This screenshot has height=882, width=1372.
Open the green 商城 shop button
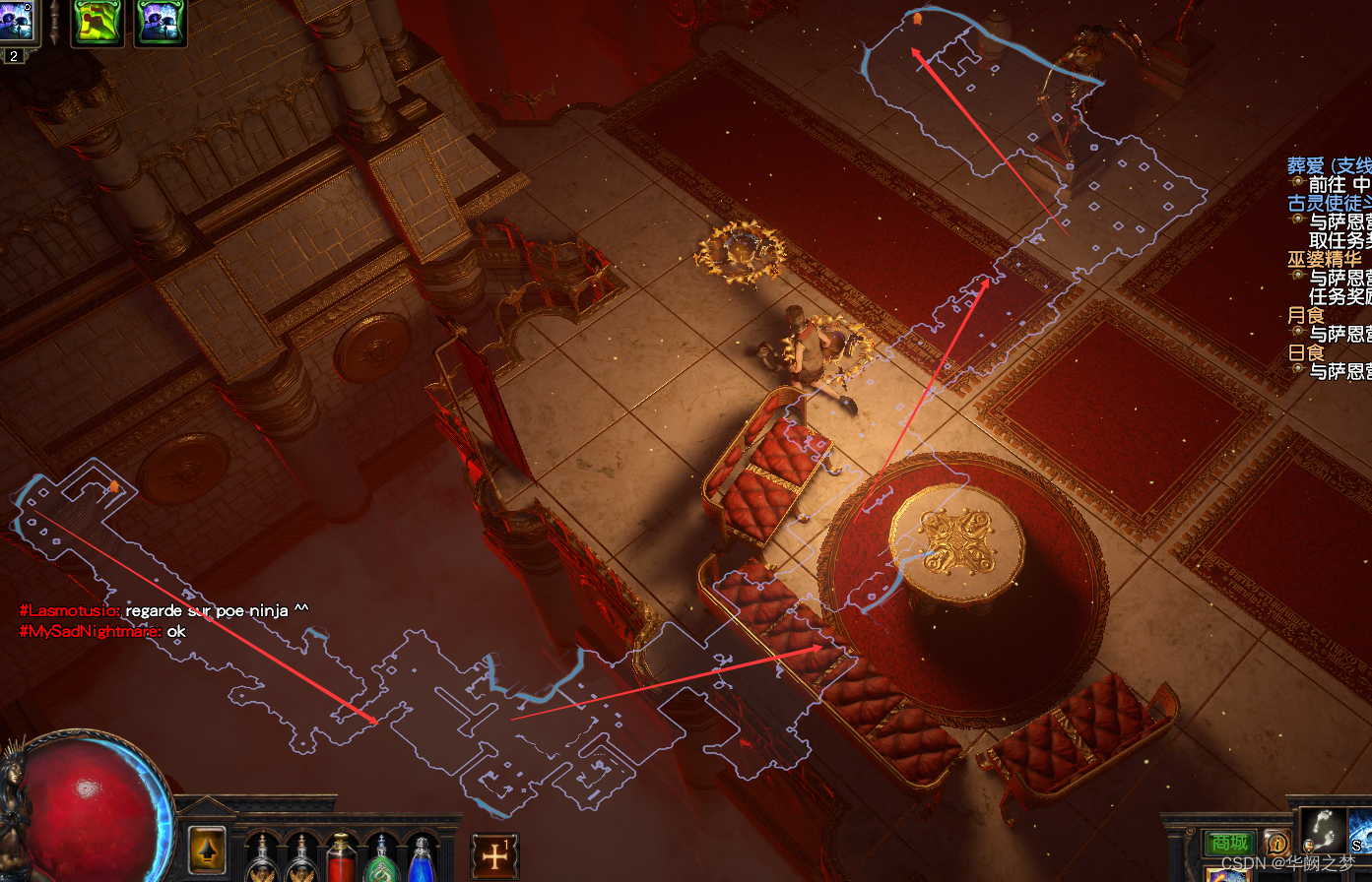pos(1229,844)
